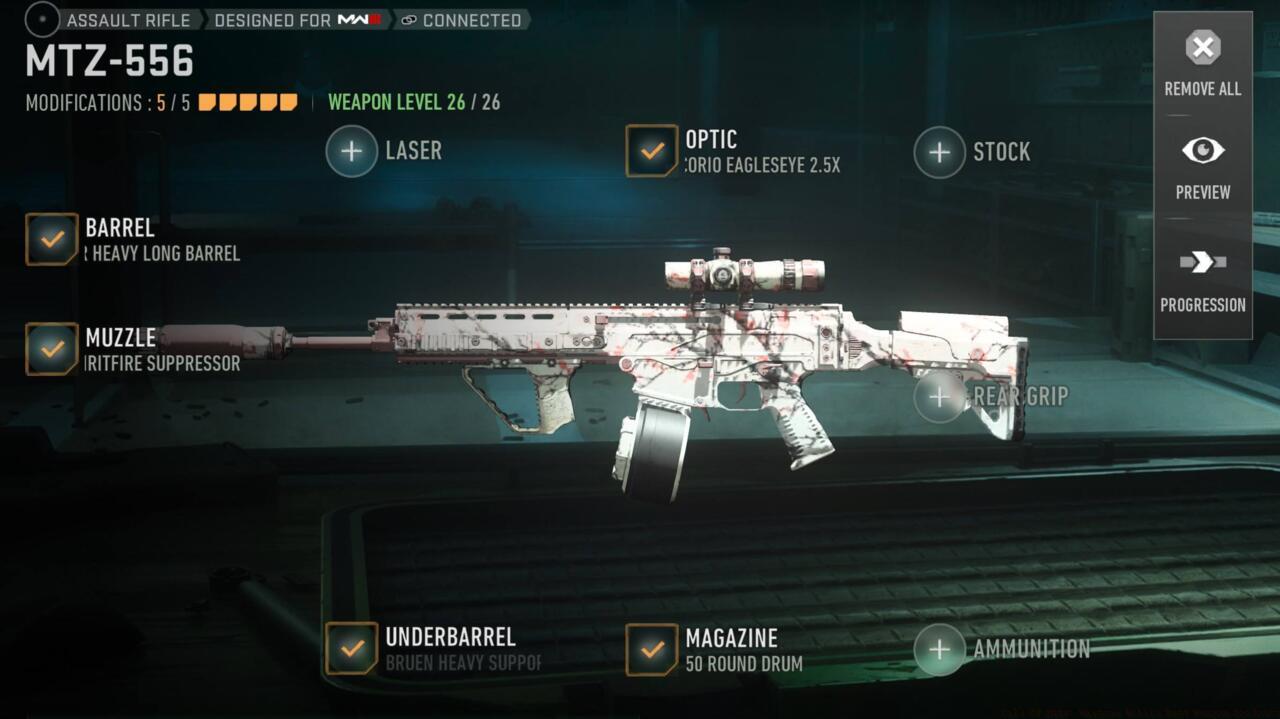Add a Stock attachment

tap(939, 152)
